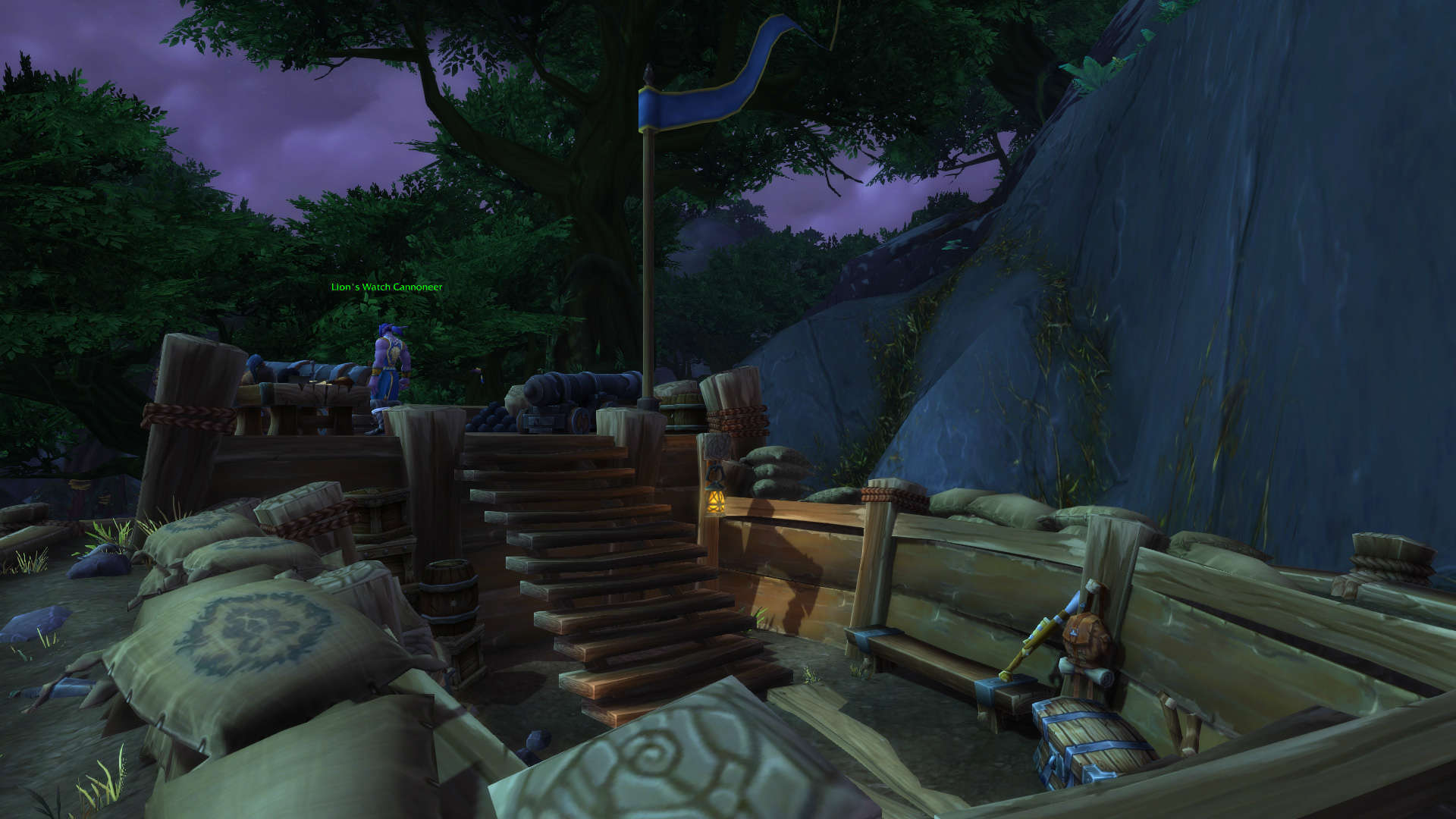1456x819 pixels.
Task: Select the Lion's Watch Cannoneer name label
Action: (386, 287)
